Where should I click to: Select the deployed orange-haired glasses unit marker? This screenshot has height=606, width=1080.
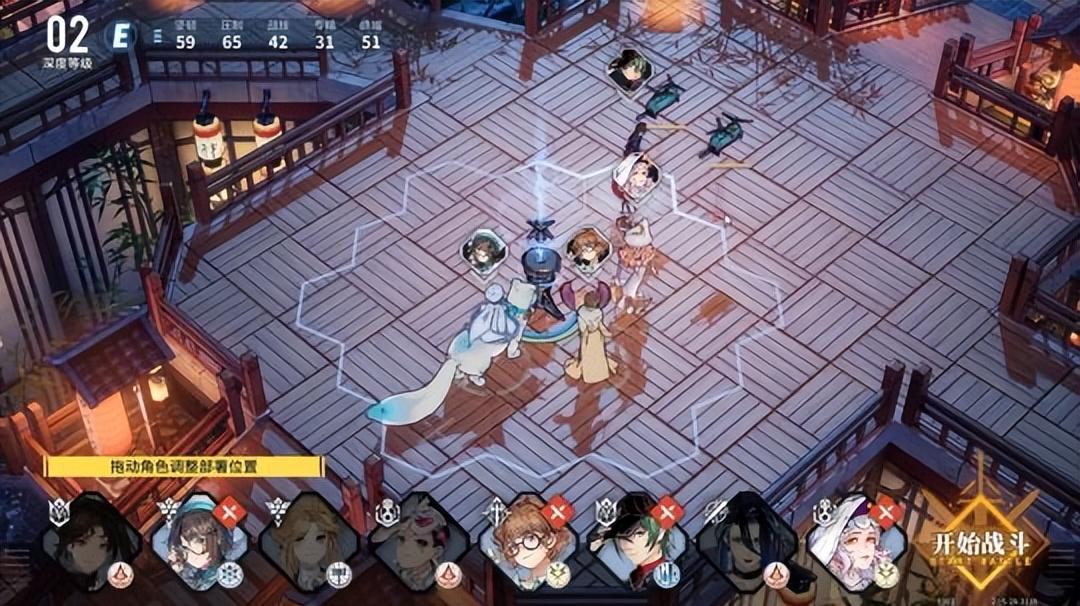click(588, 248)
